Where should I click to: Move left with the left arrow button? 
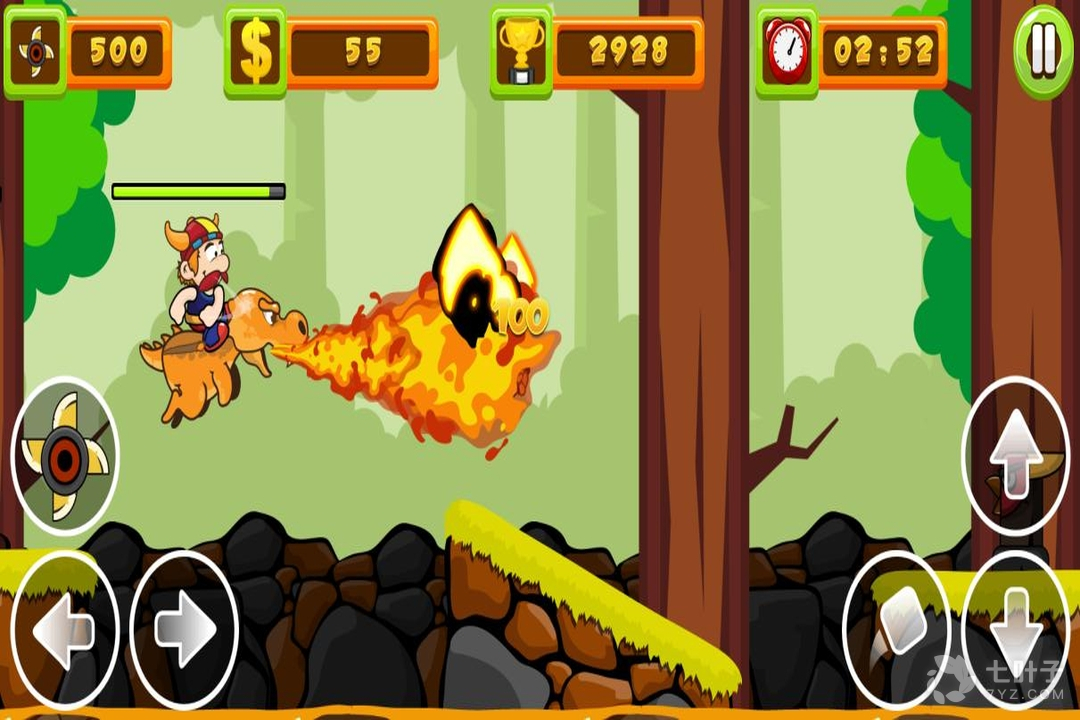pyautogui.click(x=64, y=629)
